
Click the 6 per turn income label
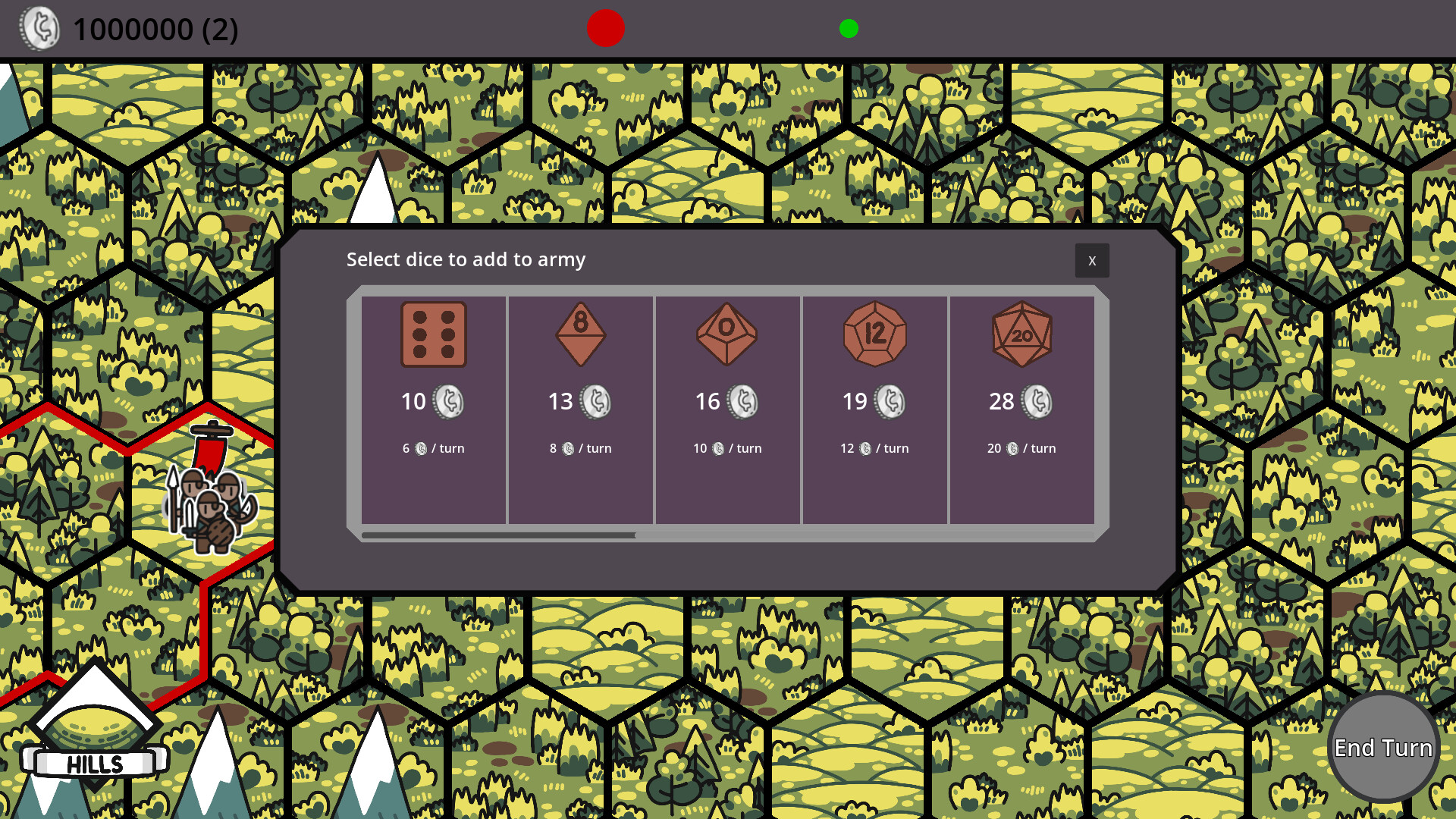click(x=434, y=448)
